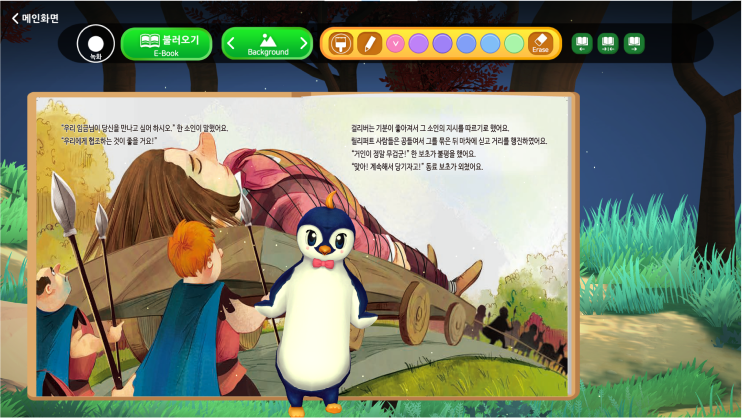Image resolution: width=742 pixels, height=418 pixels.
Task: Select the paint brush tool
Action: (x=341, y=43)
